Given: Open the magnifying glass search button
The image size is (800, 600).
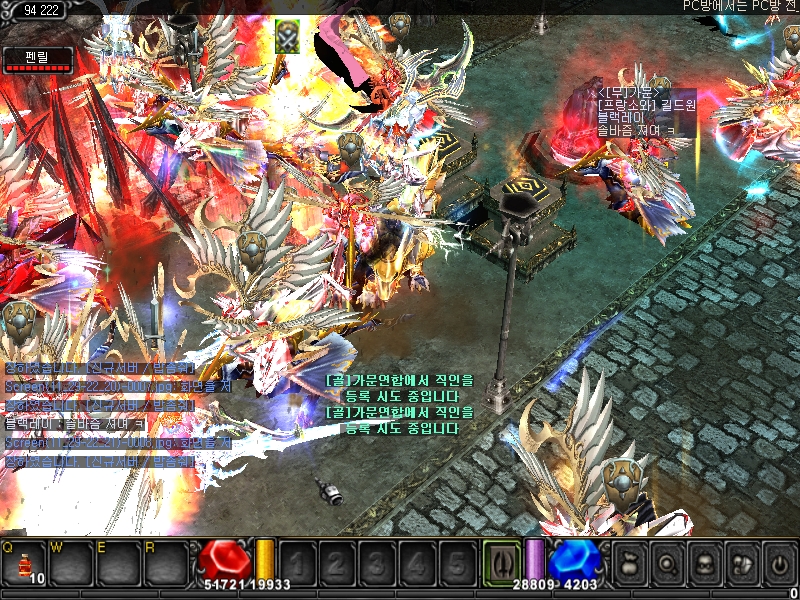Looking at the screenshot, I should (667, 563).
